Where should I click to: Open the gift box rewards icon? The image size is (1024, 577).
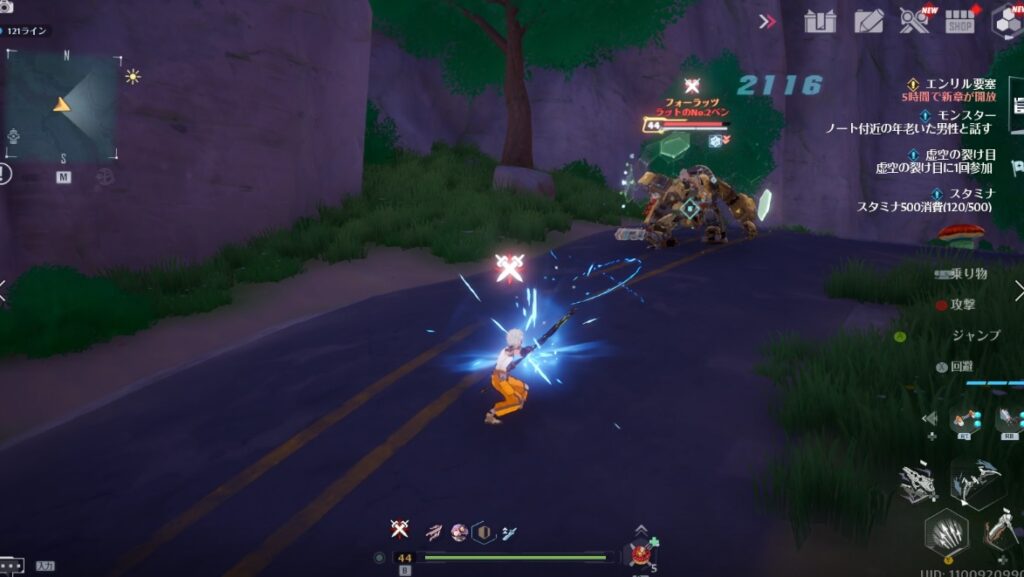(820, 21)
